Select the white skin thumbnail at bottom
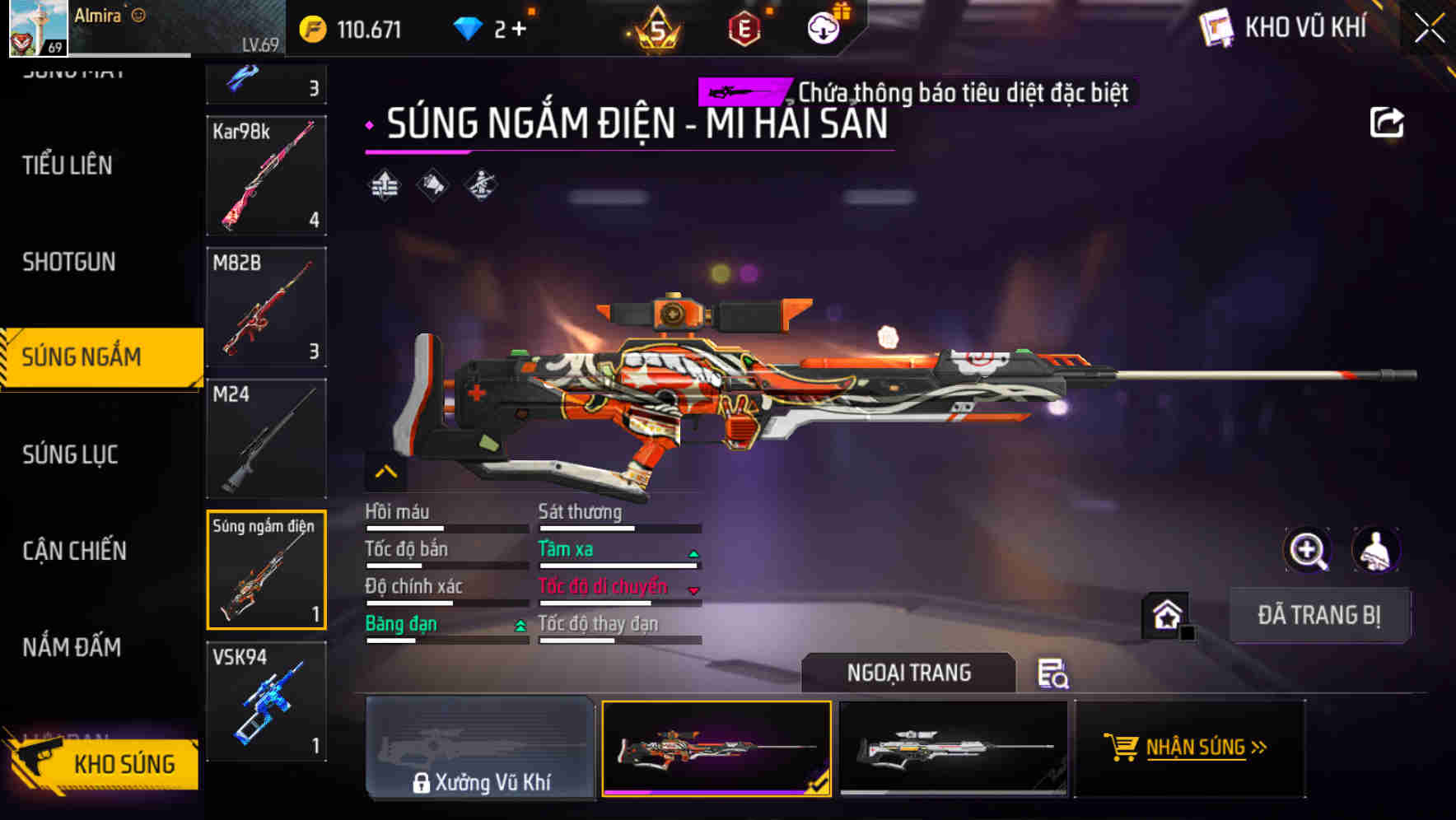 click(x=953, y=749)
